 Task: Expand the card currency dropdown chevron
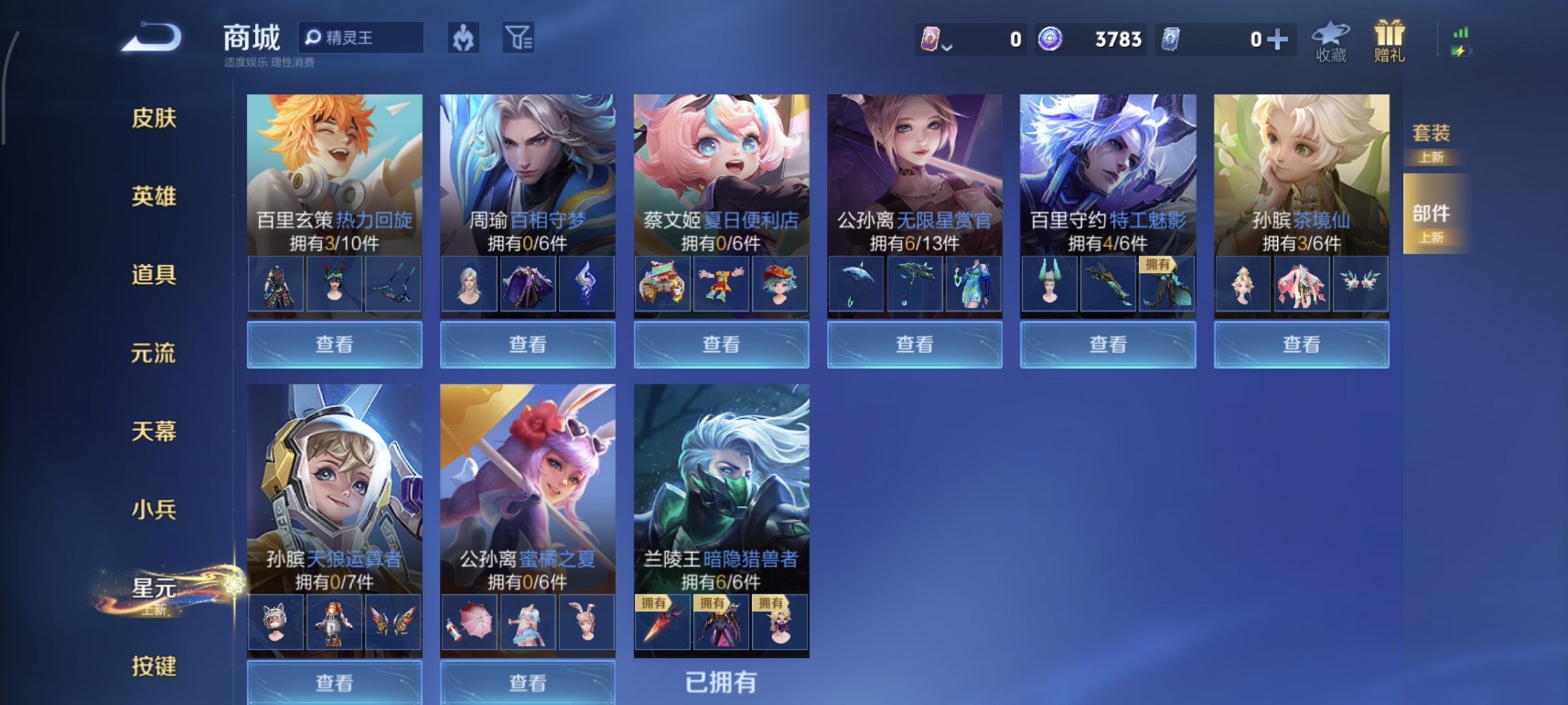[x=947, y=46]
